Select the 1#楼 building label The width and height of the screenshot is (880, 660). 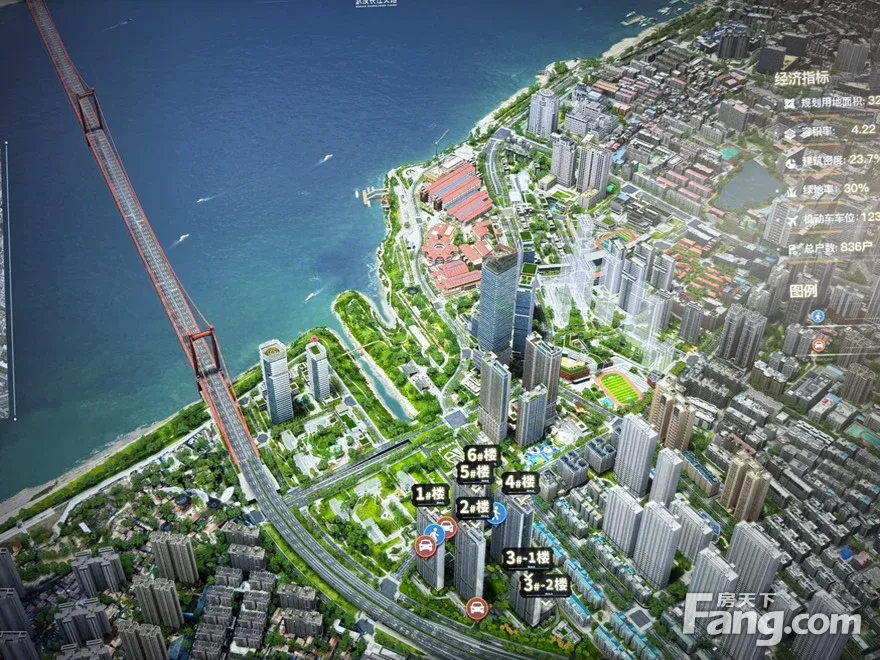(430, 494)
